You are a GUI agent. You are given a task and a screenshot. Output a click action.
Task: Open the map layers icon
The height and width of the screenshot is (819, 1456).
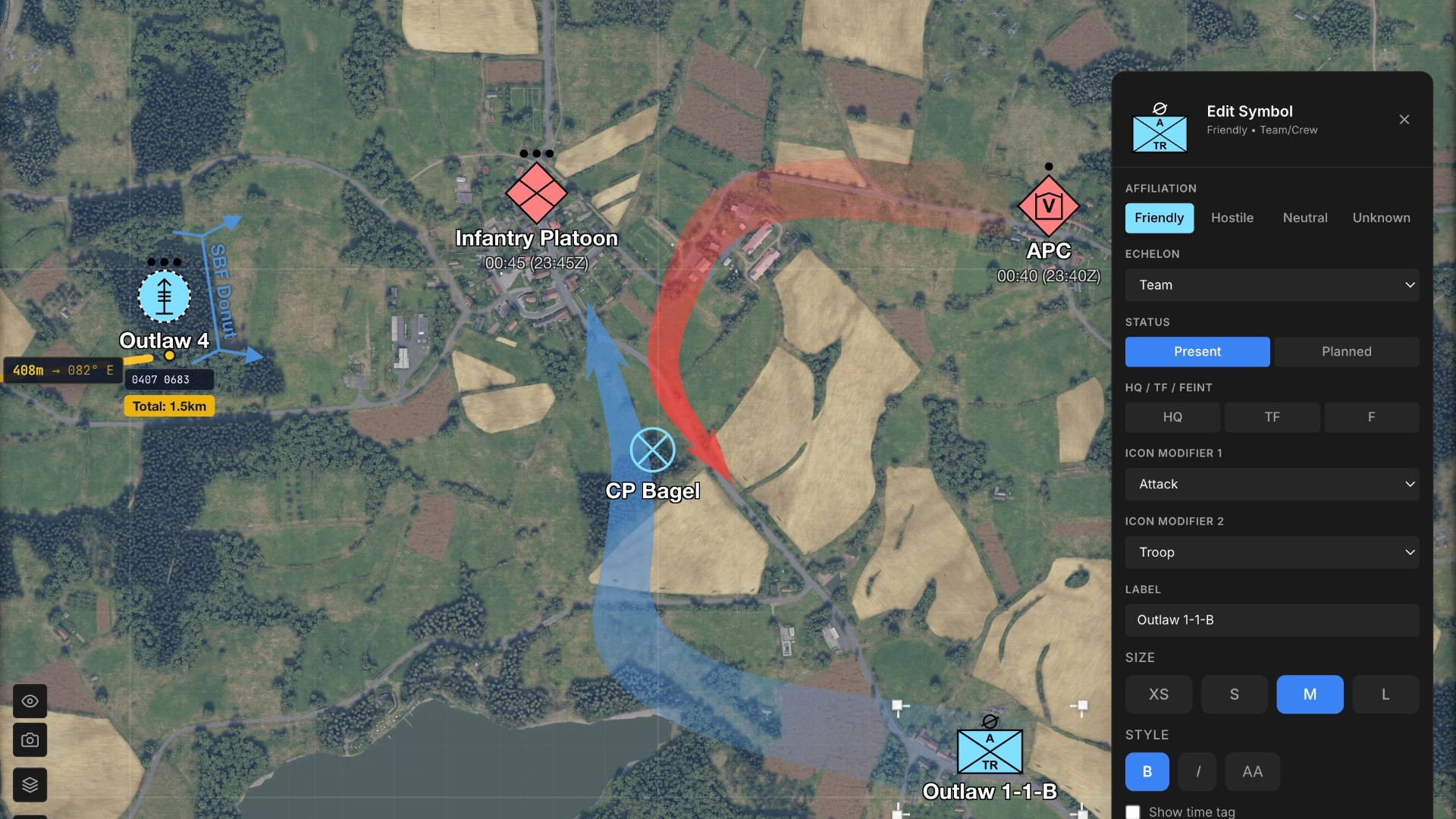[30, 785]
